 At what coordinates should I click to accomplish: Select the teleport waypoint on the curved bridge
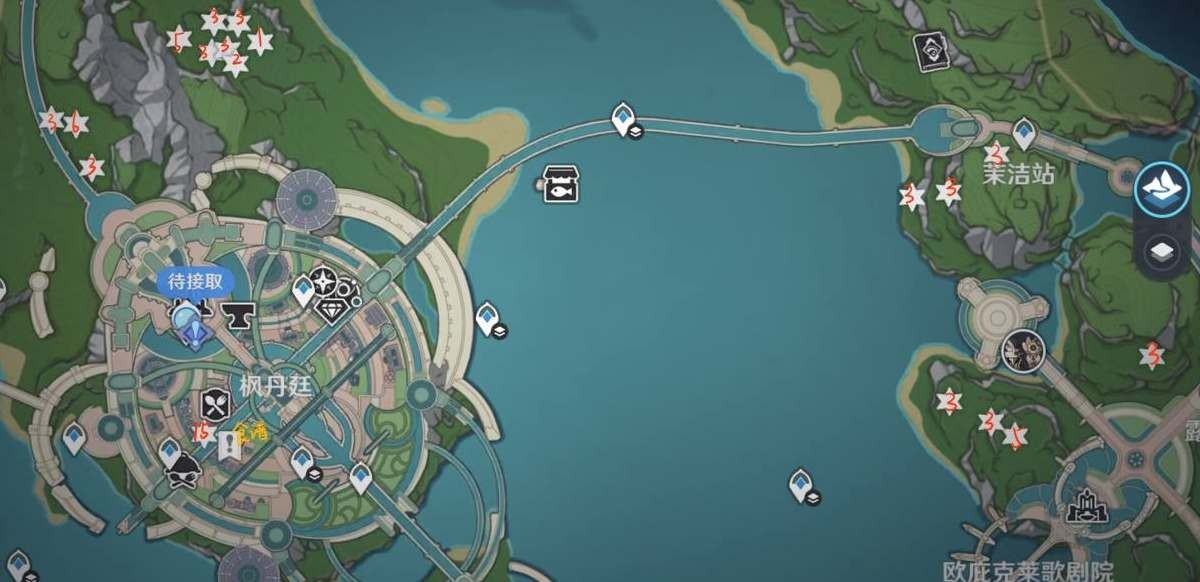point(624,119)
